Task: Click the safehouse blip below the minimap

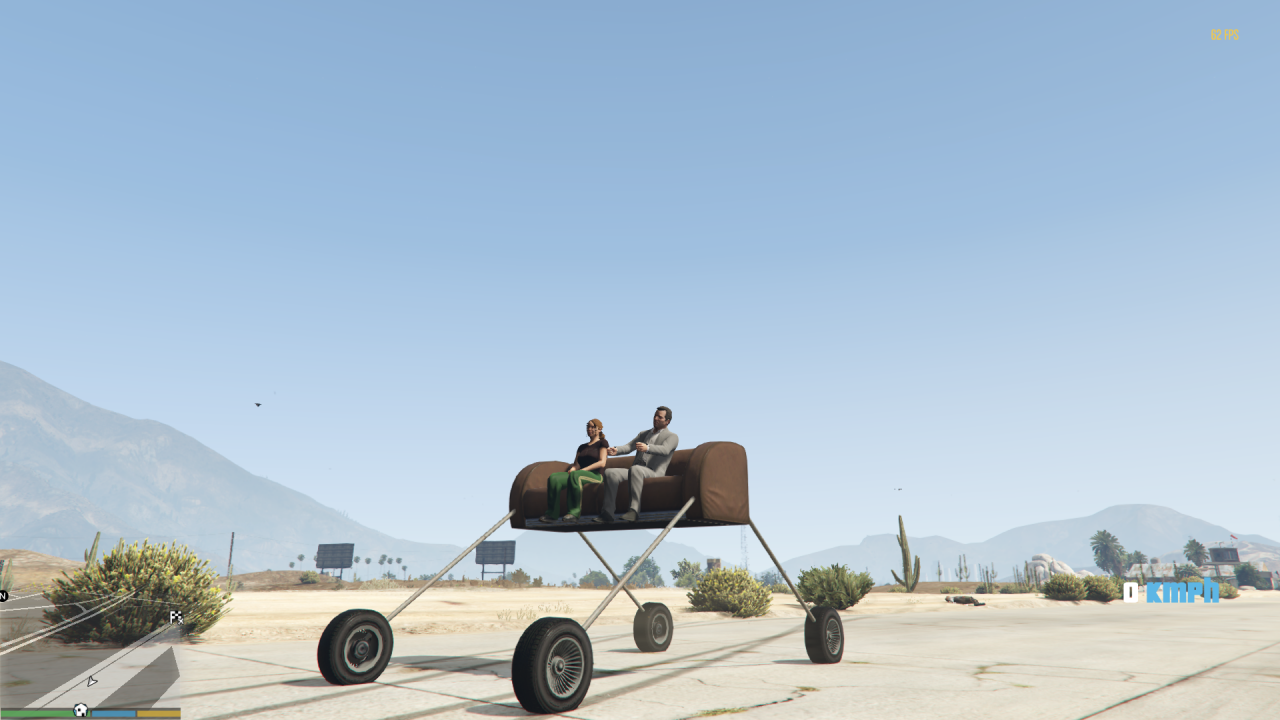Action: tap(80, 710)
